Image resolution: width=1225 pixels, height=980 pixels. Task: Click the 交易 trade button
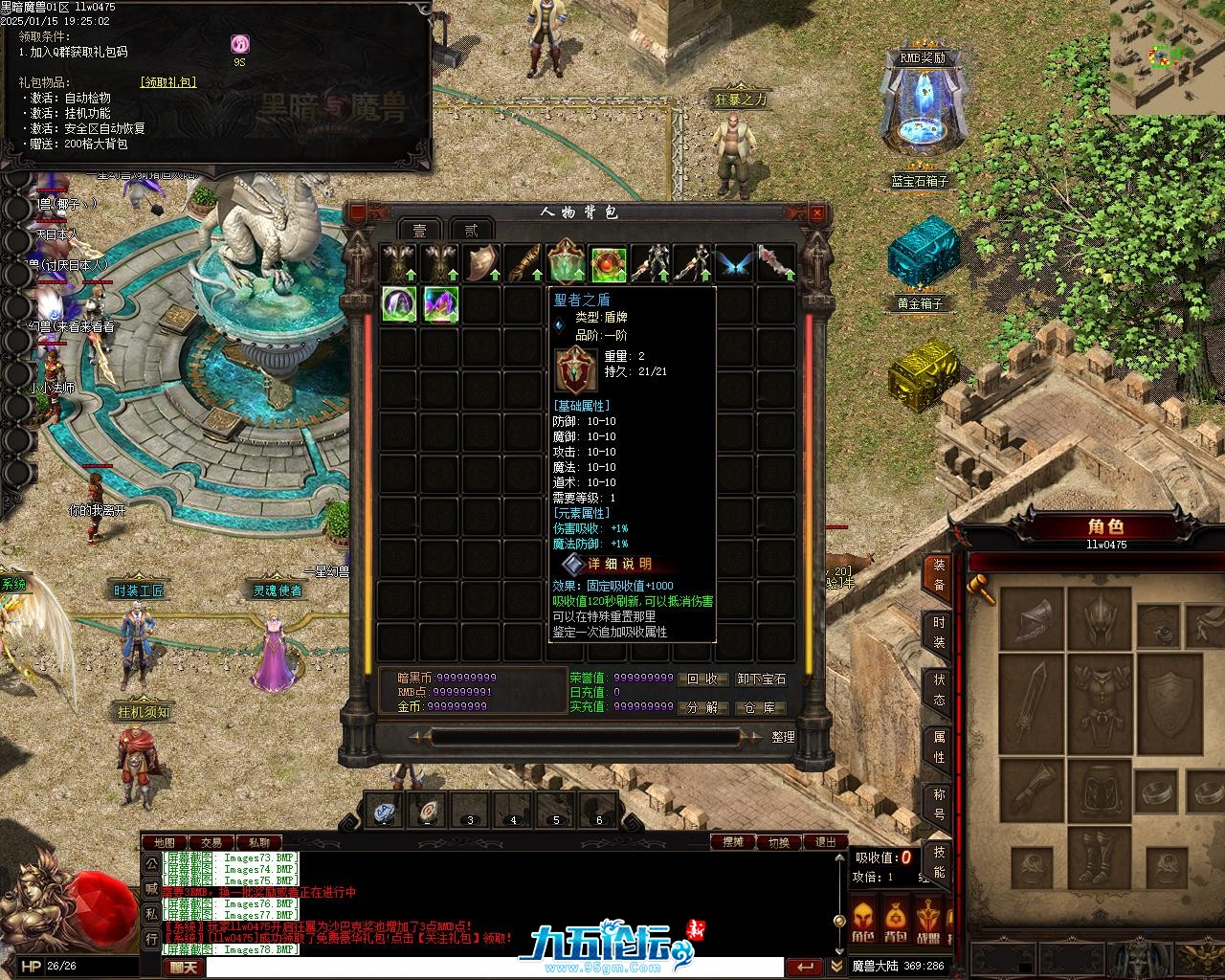211,843
